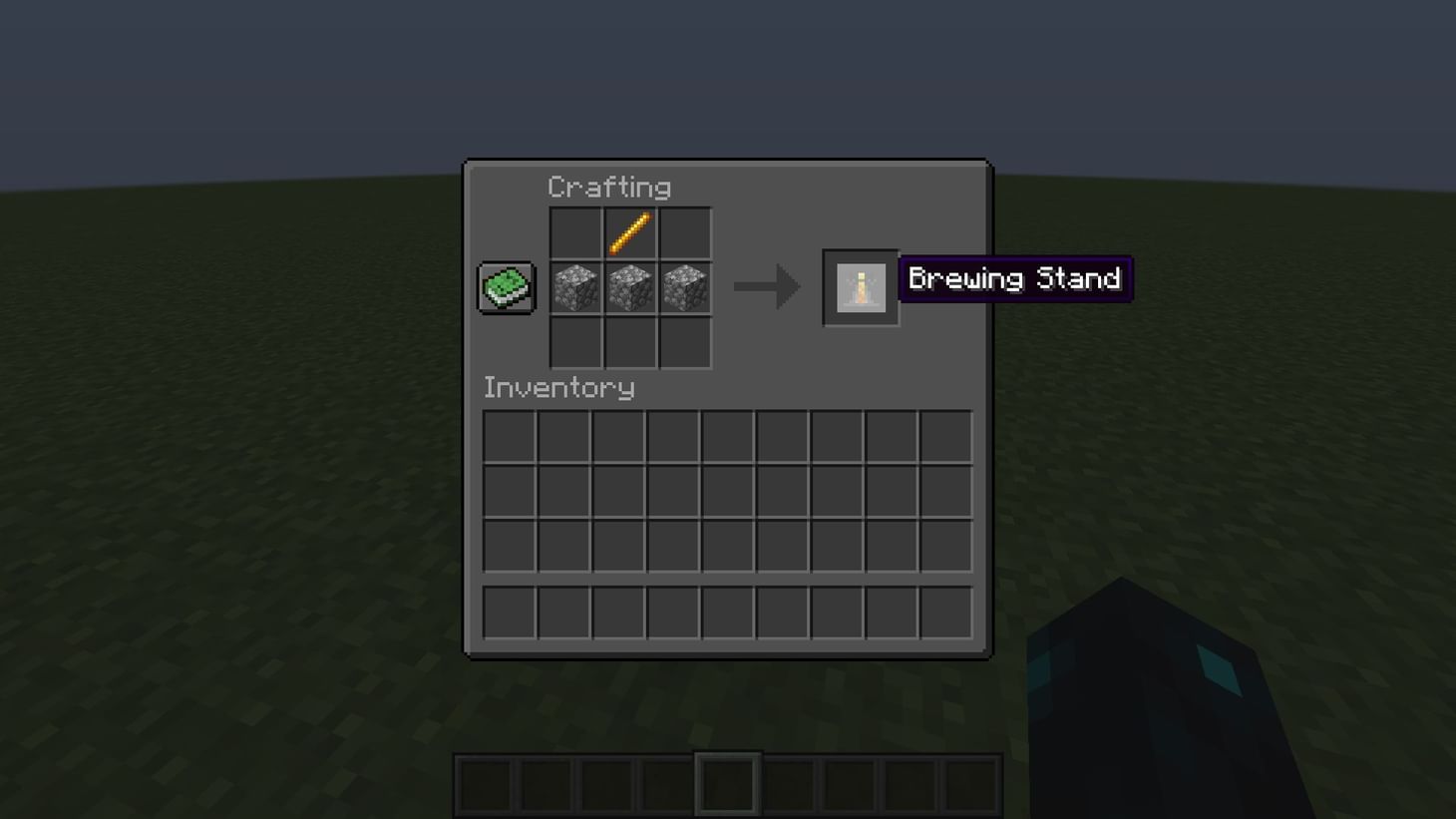Click the Inventory header text
The width and height of the screenshot is (1456, 819).
coord(558,388)
